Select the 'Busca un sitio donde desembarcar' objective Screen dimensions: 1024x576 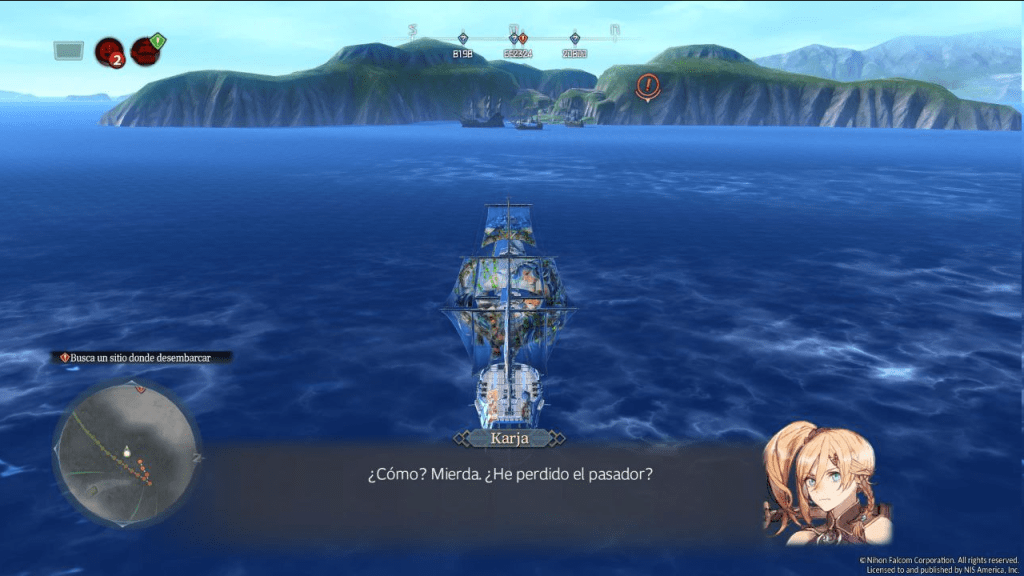pyautogui.click(x=141, y=357)
